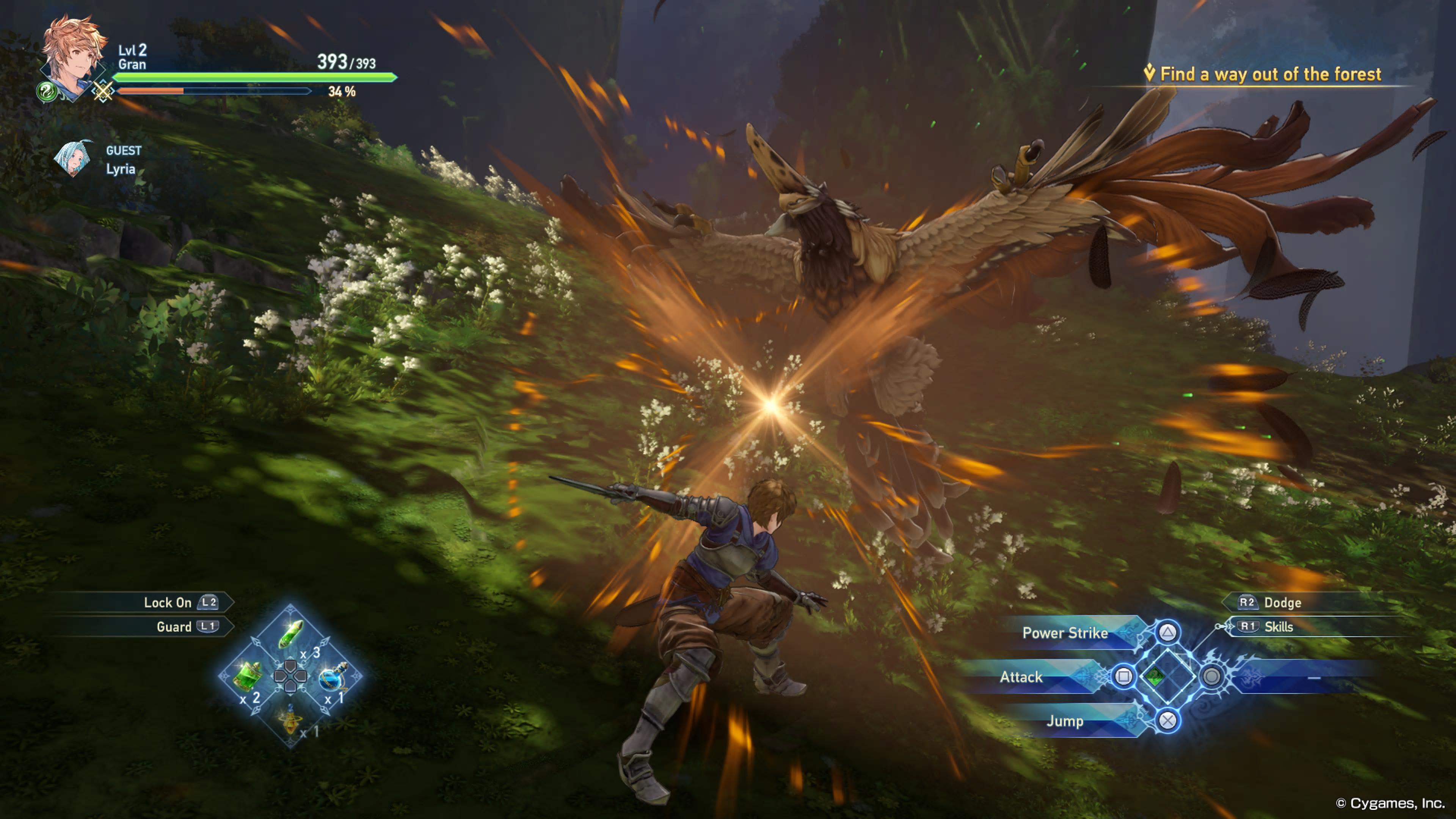Open the Skills panel label
This screenshot has height=819, width=1456.
coord(1279,626)
